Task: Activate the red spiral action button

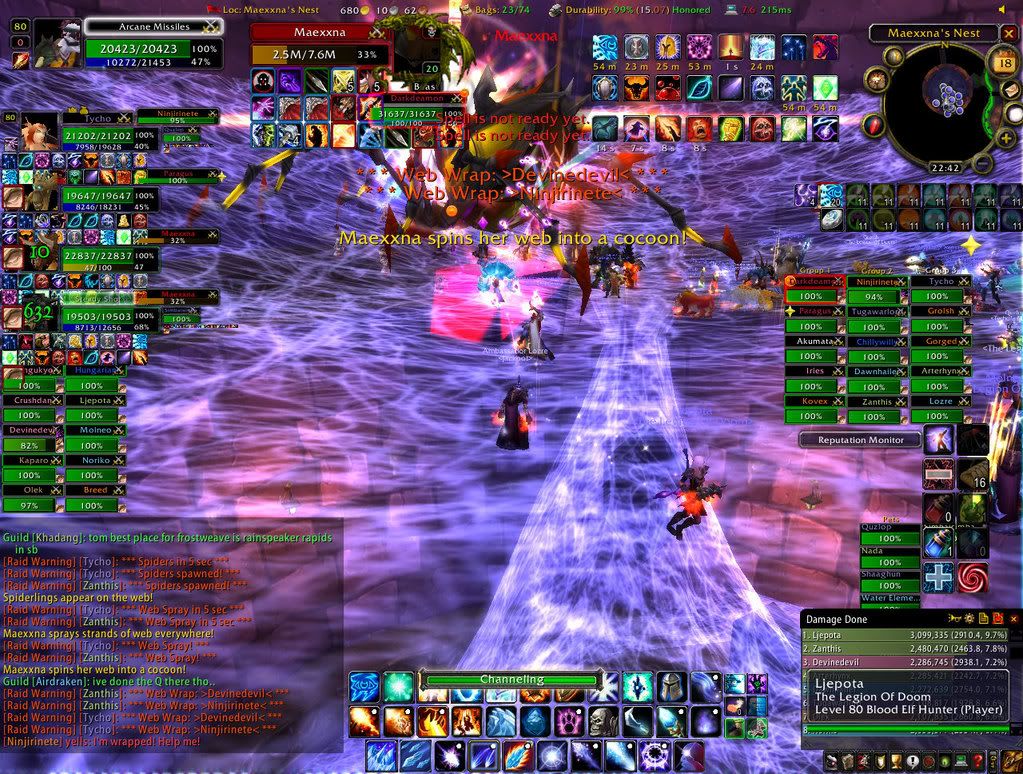Action: click(973, 577)
